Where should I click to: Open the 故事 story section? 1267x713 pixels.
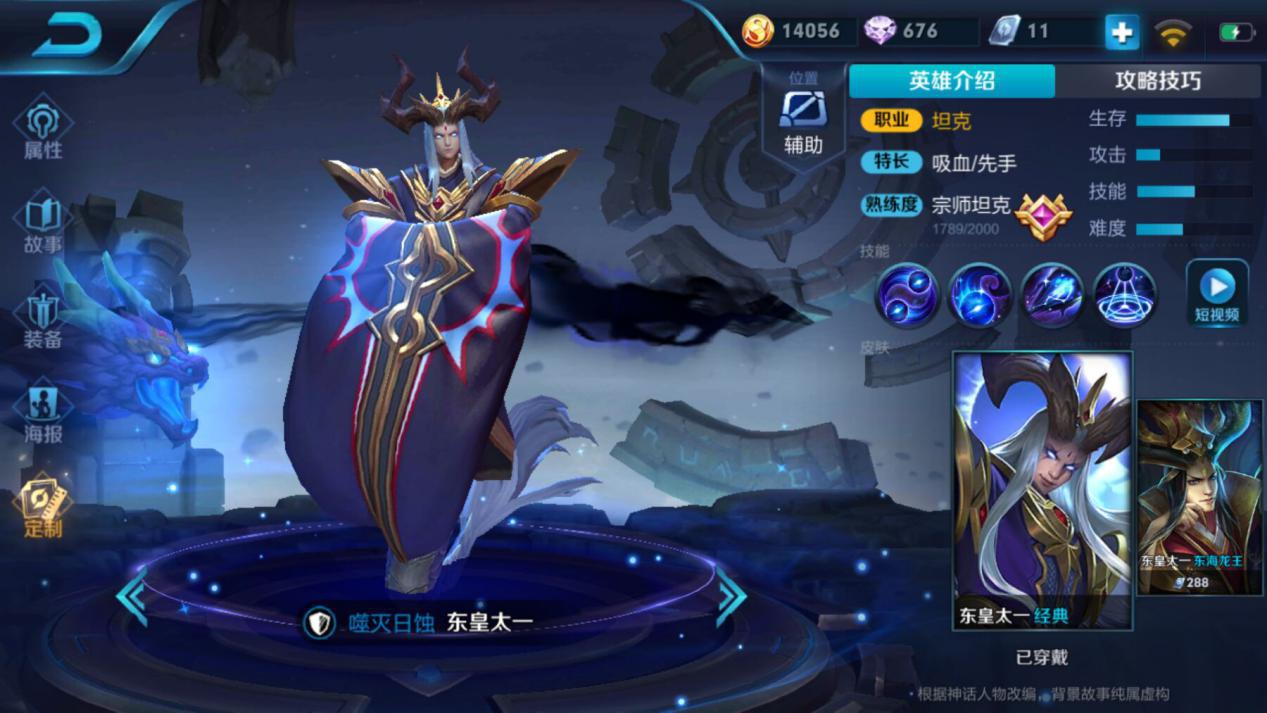coord(43,225)
